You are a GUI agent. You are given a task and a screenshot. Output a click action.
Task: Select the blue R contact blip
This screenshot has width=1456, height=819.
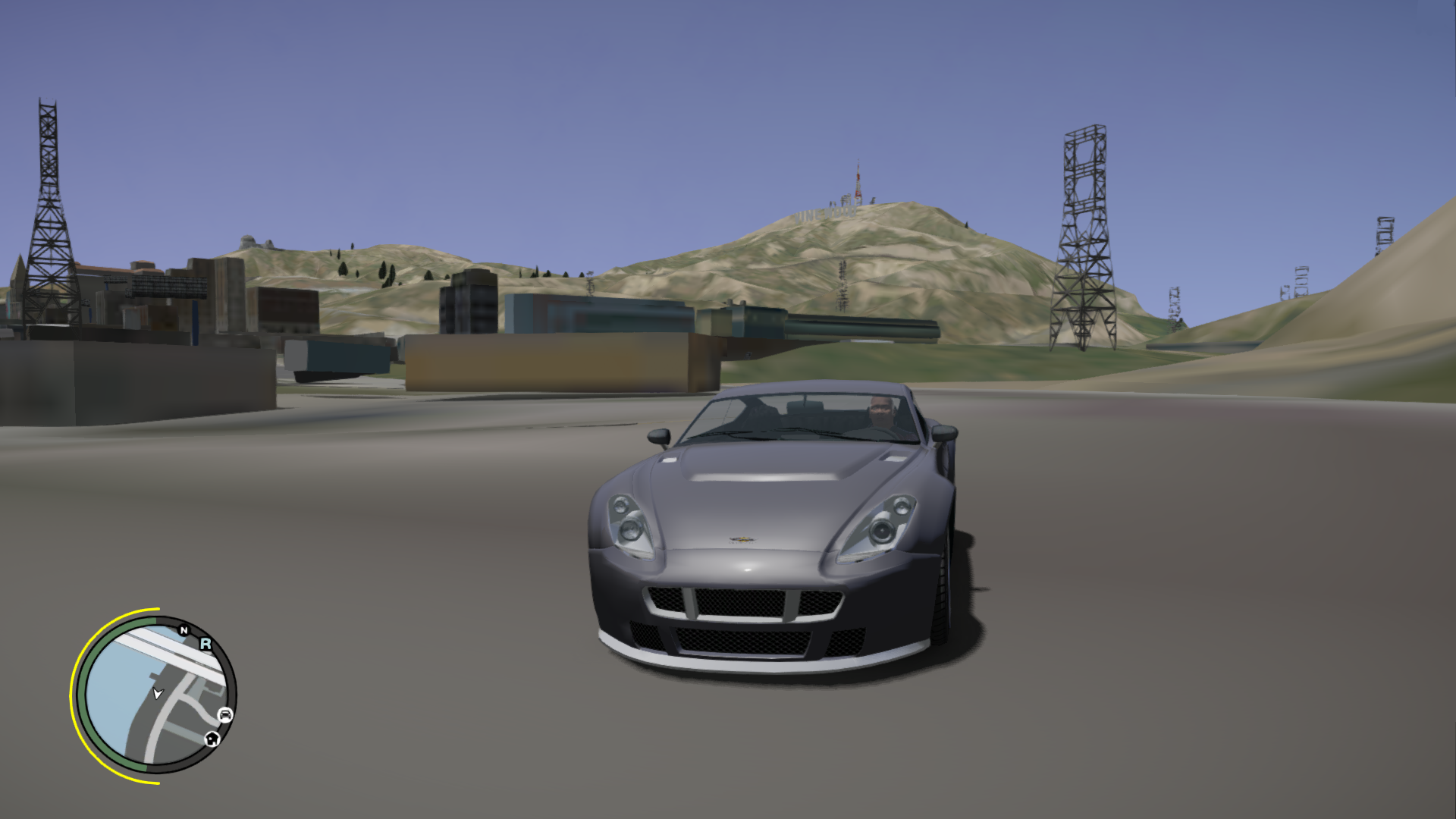click(x=206, y=644)
